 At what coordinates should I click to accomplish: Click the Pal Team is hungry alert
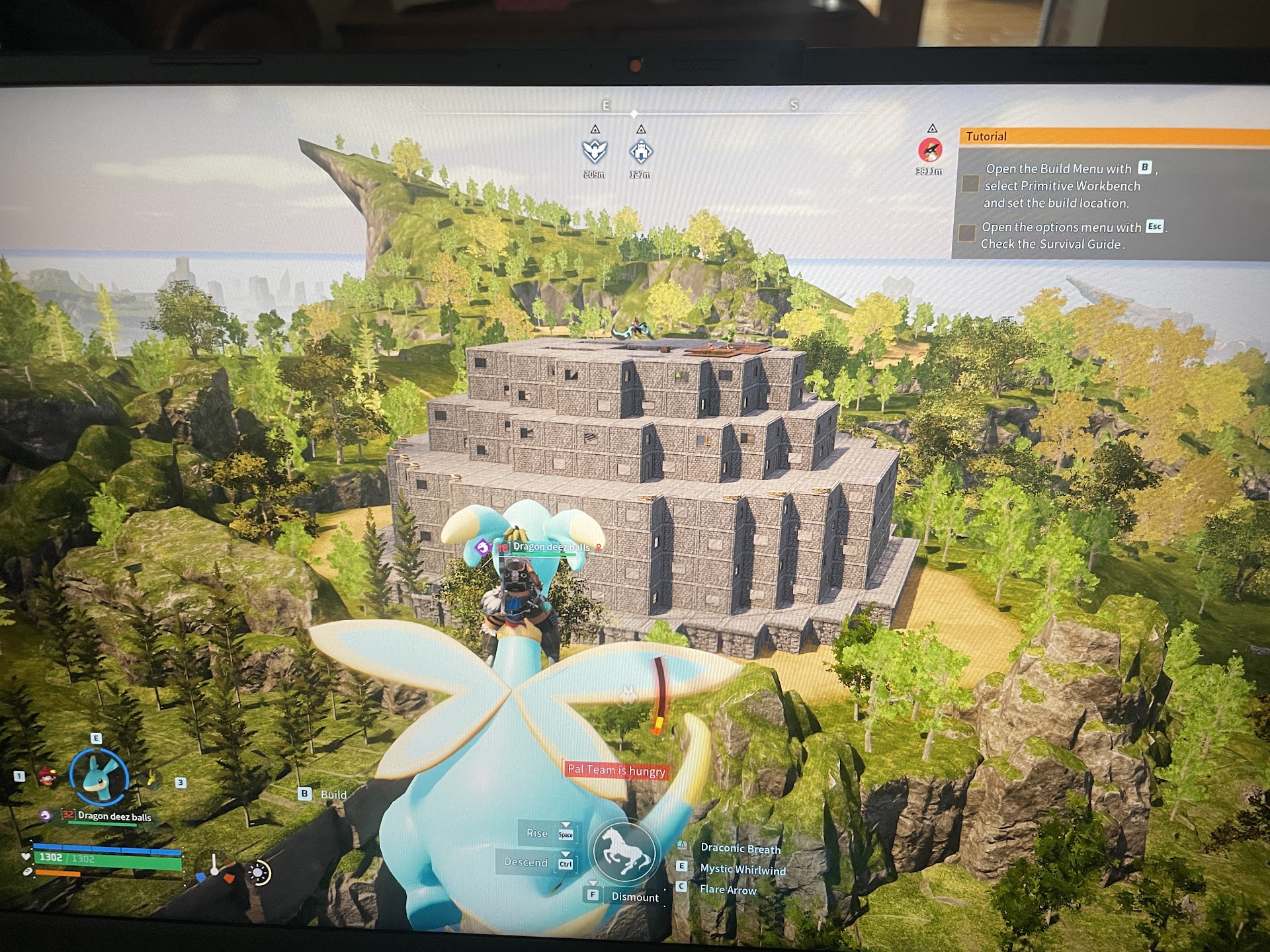click(616, 770)
